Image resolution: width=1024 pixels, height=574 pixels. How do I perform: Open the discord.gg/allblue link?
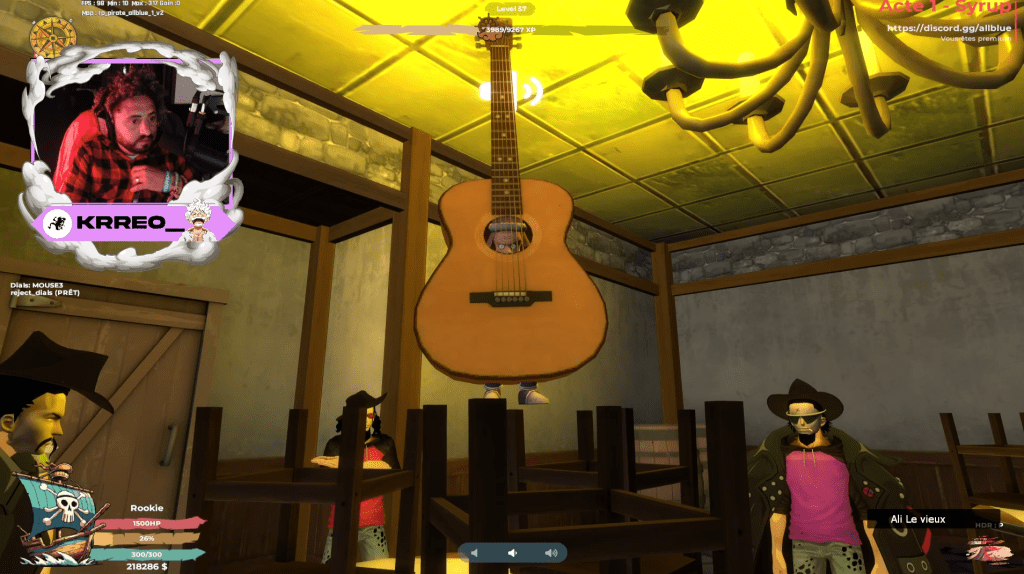coord(948,27)
